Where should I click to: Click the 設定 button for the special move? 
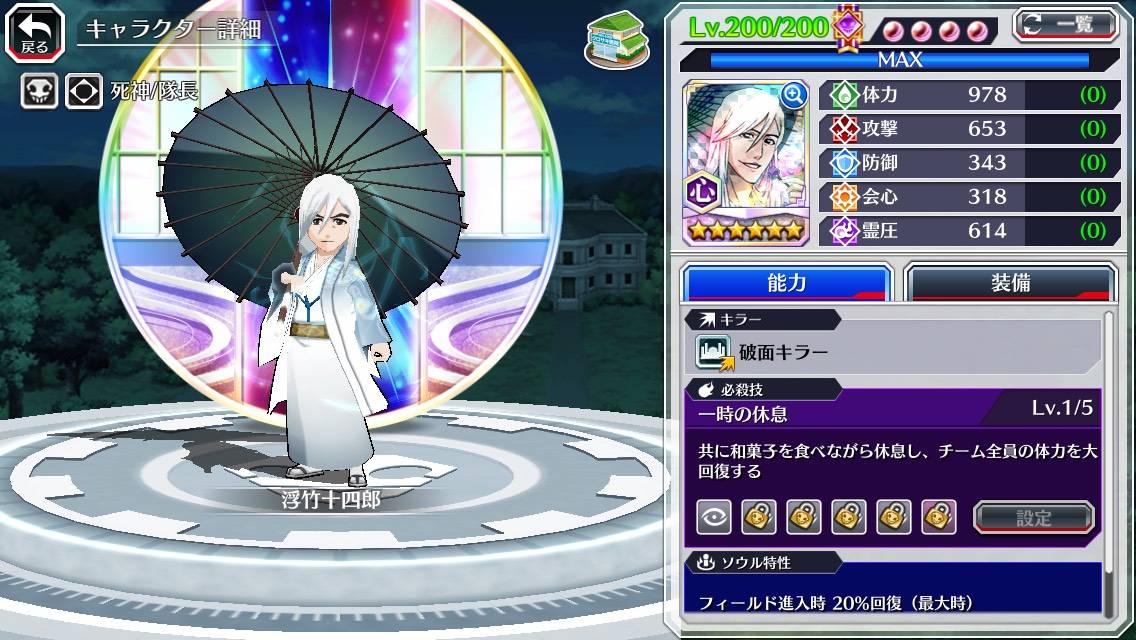pos(1033,517)
